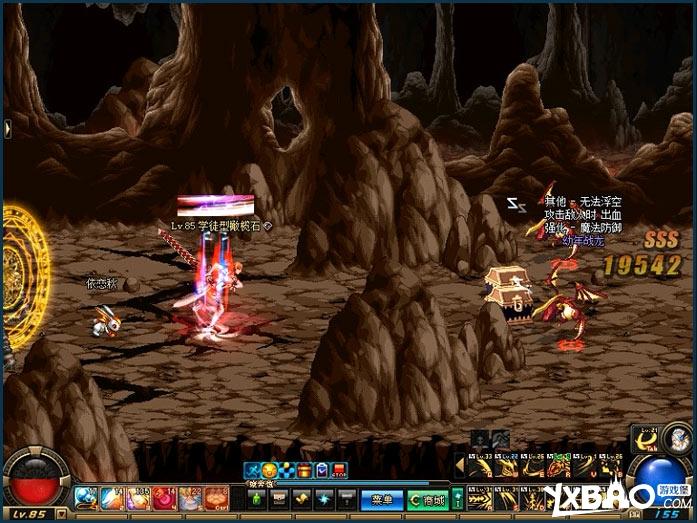The height and width of the screenshot is (523, 697).
Task: Click the red STOP icon
Action: click(x=340, y=470)
